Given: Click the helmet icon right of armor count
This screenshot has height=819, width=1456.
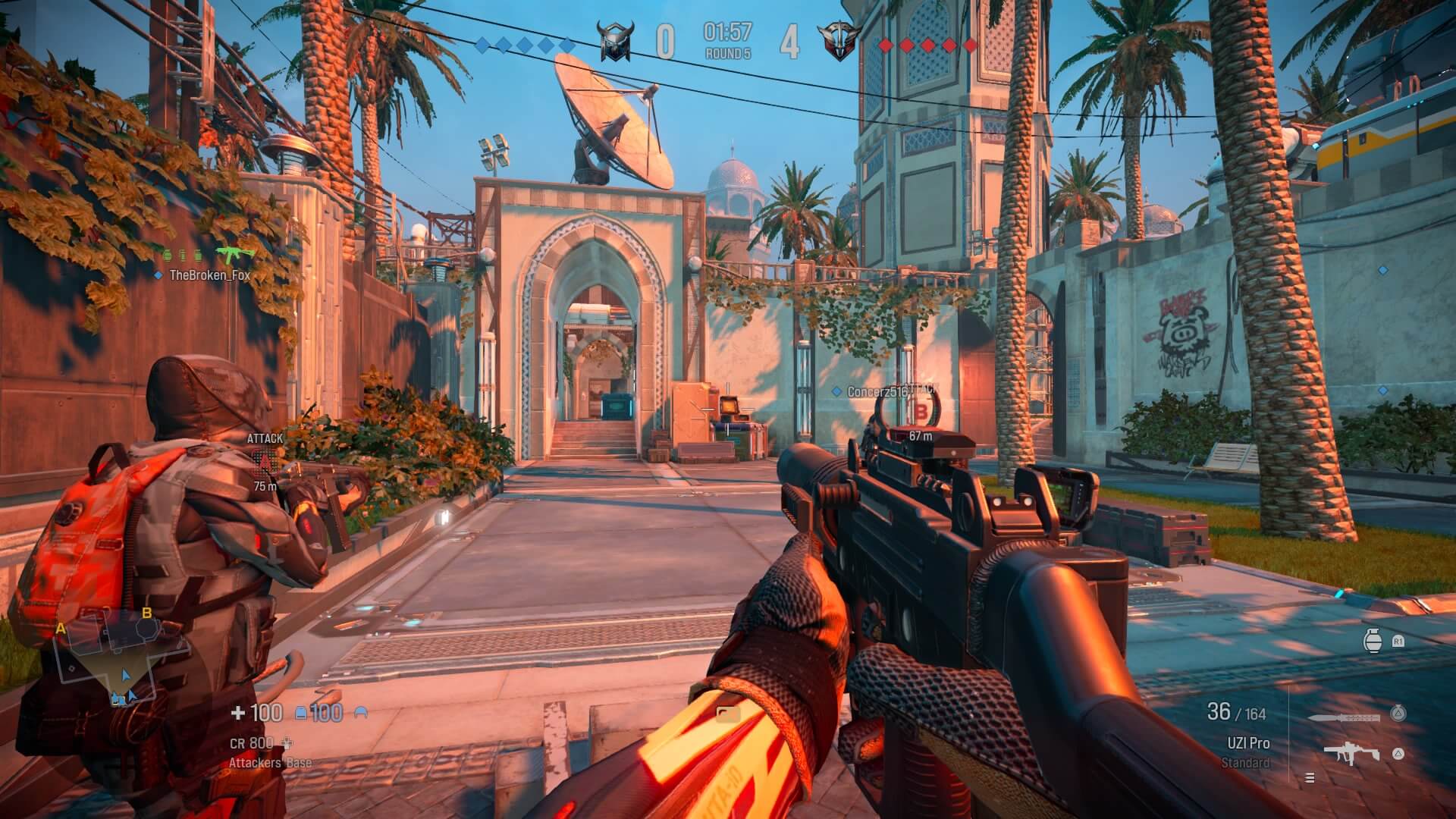Looking at the screenshot, I should (x=360, y=714).
